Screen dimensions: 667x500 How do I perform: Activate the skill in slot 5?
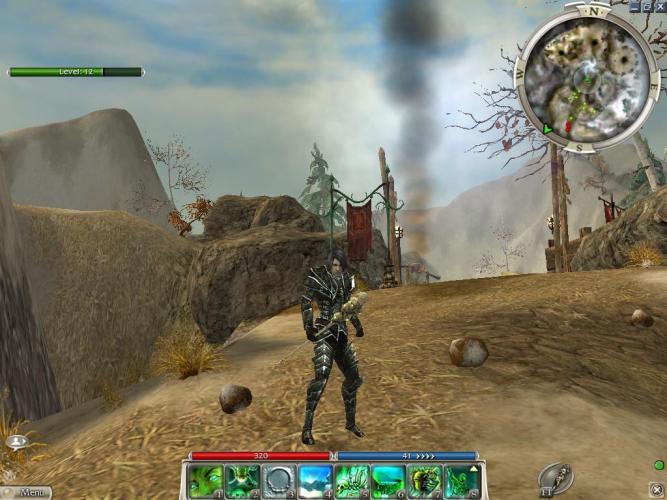[x=351, y=481]
